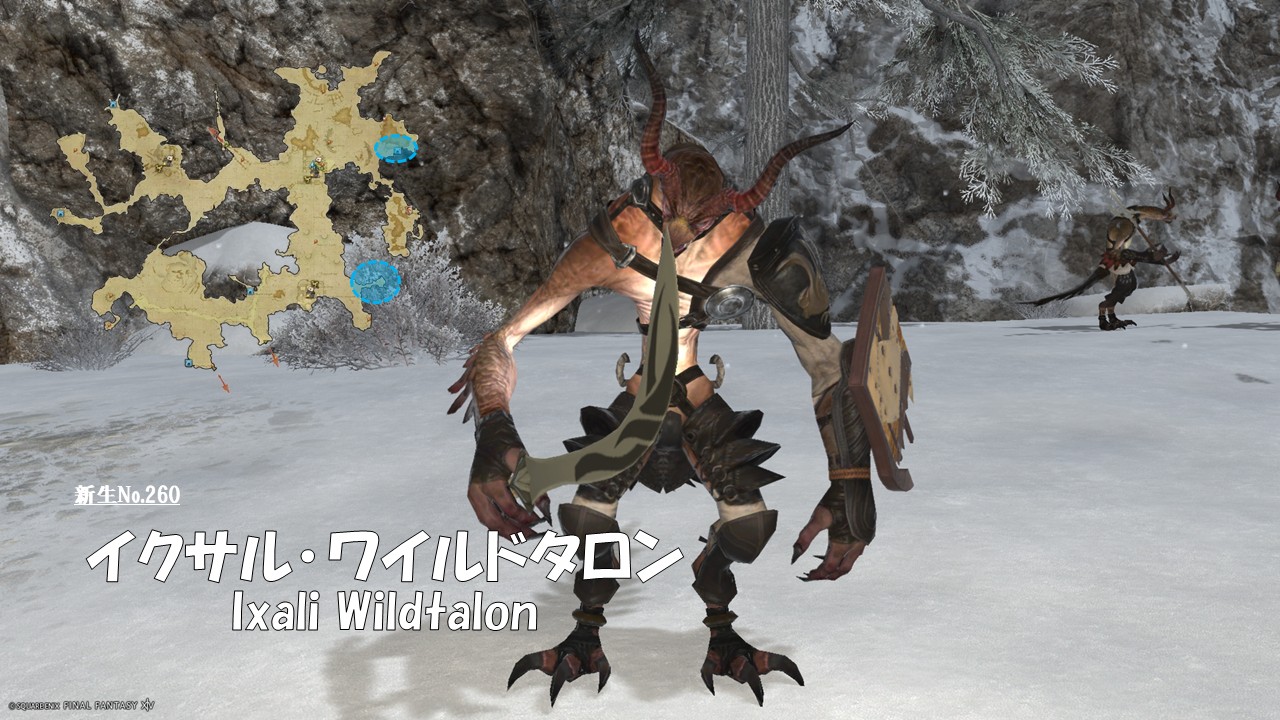This screenshot has width=1280, height=720.
Task: Select the upper blue spawn marker on map
Action: pyautogui.click(x=395, y=149)
